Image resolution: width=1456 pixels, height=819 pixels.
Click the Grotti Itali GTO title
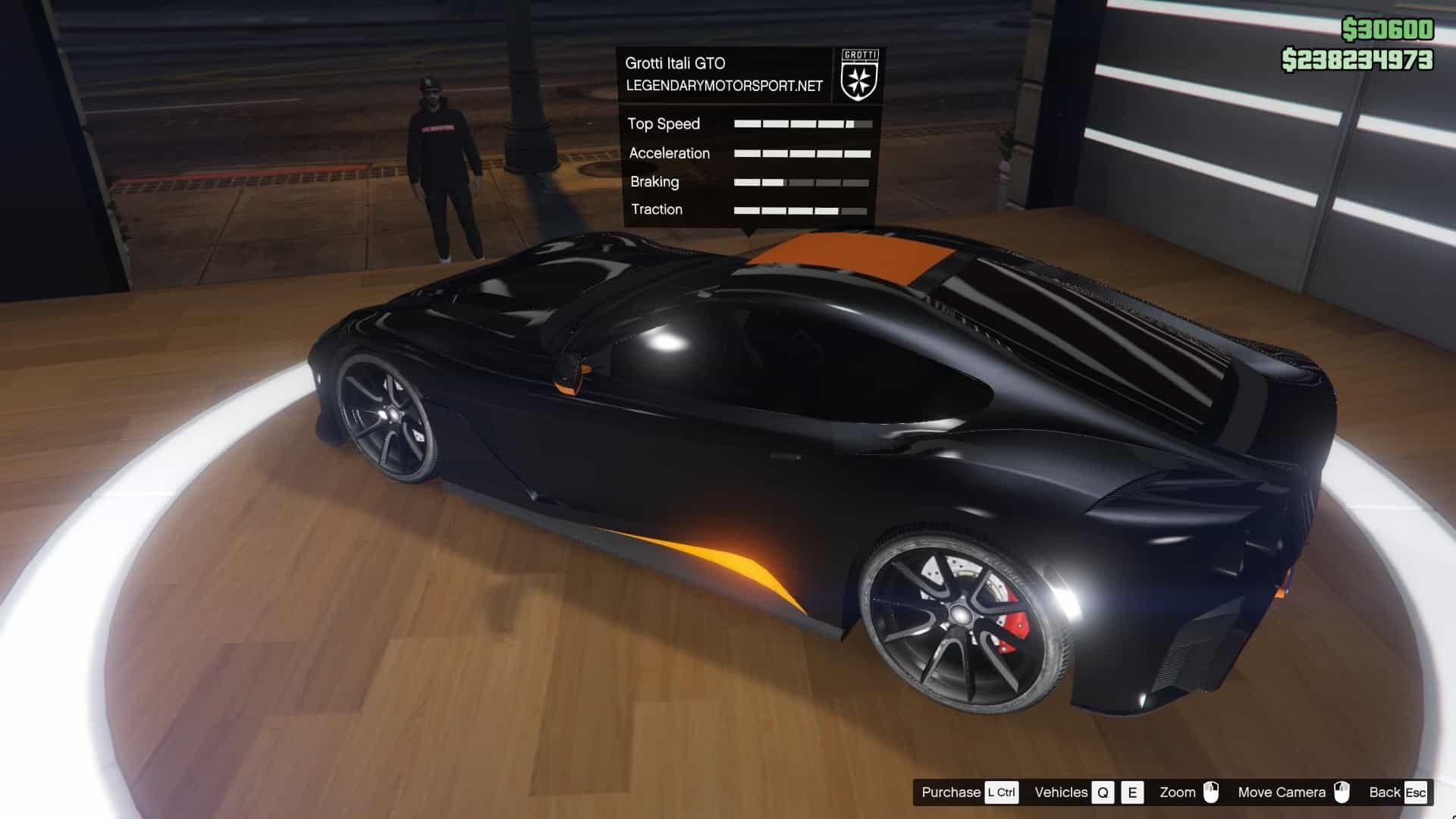[675, 63]
